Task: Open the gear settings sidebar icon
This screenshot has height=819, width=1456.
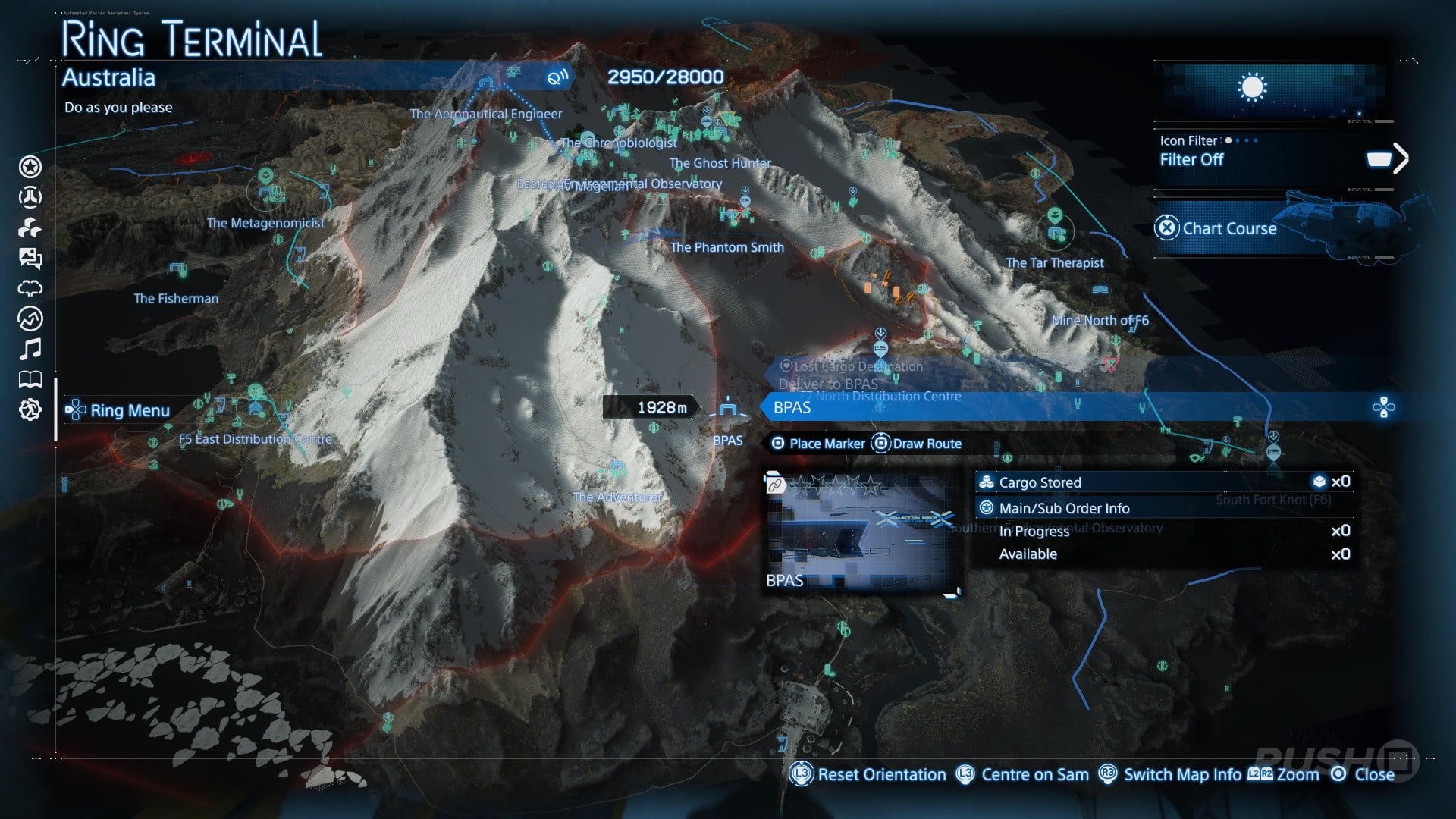Action: coord(30,410)
